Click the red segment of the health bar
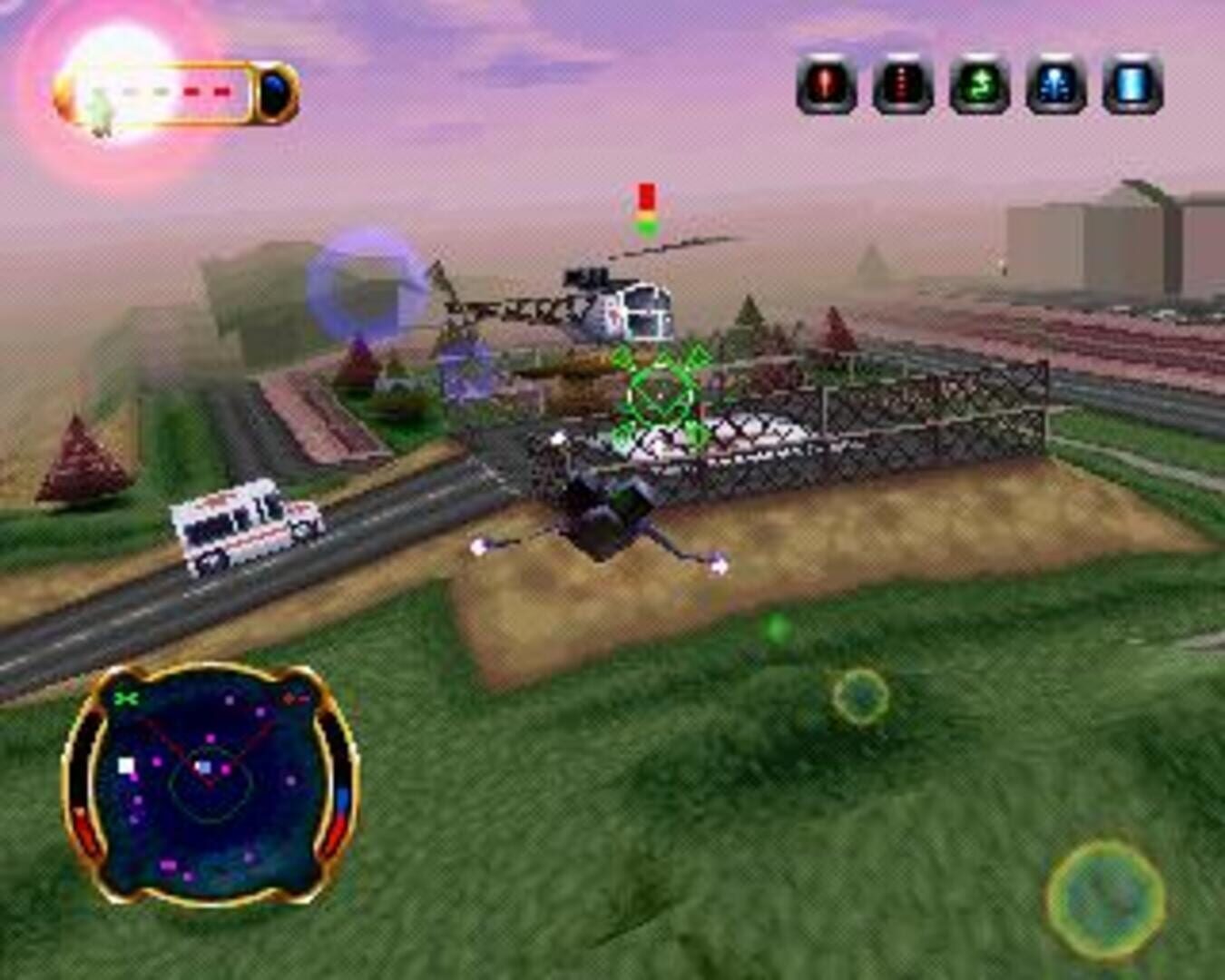The height and width of the screenshot is (980, 1225). tap(190, 90)
